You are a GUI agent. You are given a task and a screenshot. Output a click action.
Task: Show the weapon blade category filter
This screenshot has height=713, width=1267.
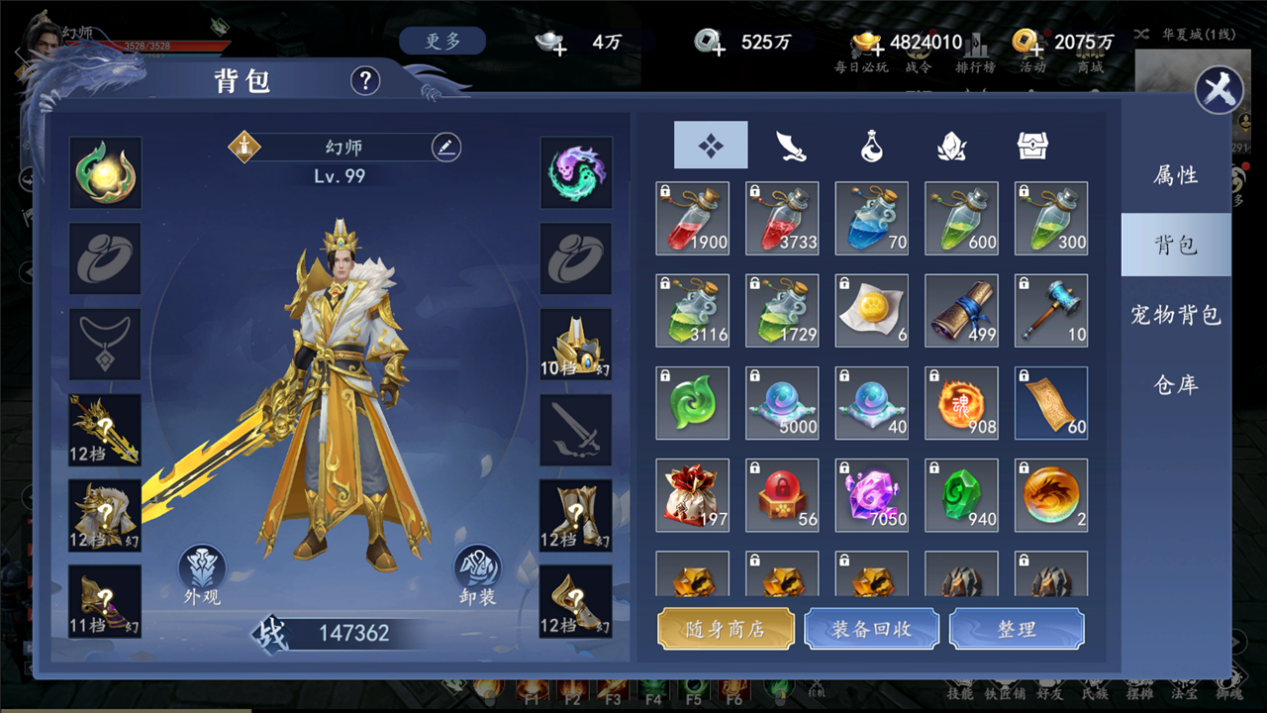click(791, 146)
